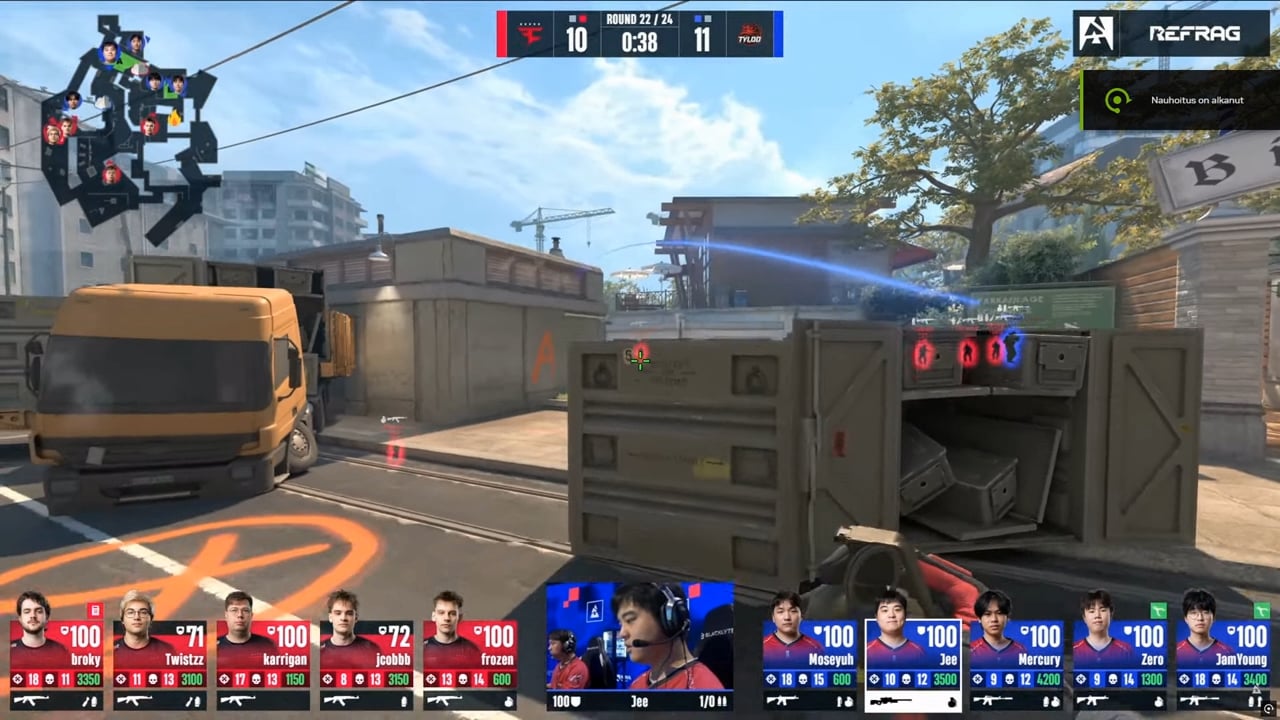The width and height of the screenshot is (1280, 720).
Task: Dismiss the 'Nauhoitus on alkanut' recording notification
Action: point(1180,100)
